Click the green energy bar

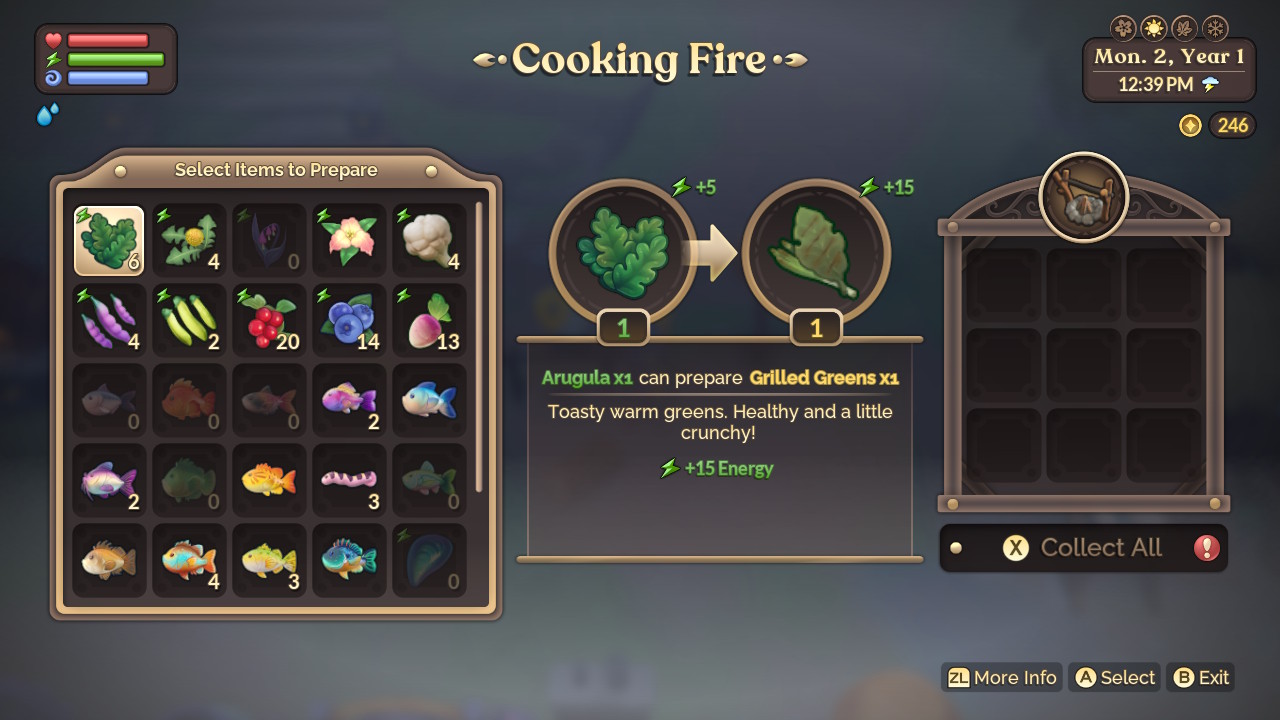point(115,60)
